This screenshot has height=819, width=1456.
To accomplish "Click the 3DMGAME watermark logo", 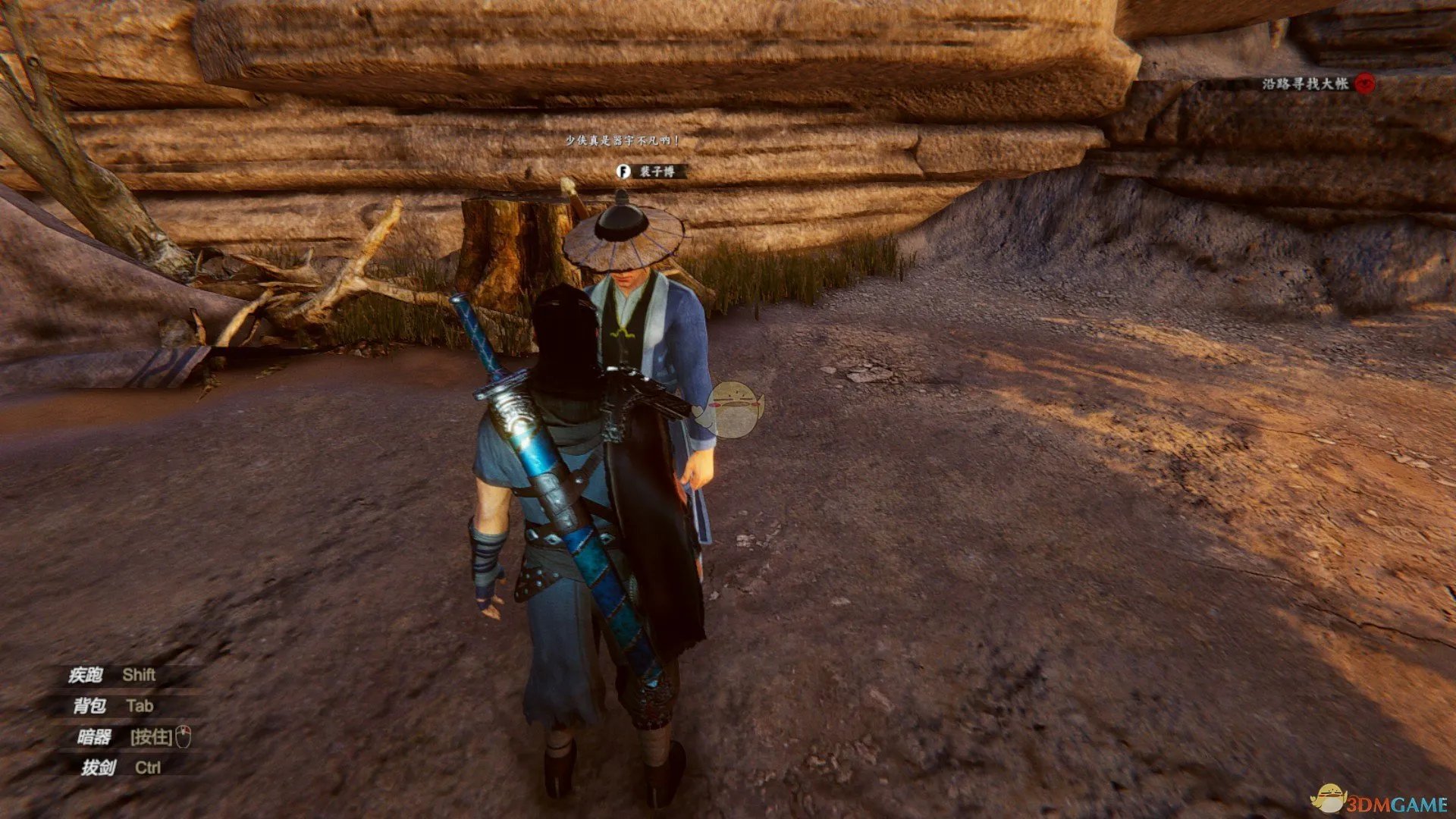I will (1382, 801).
